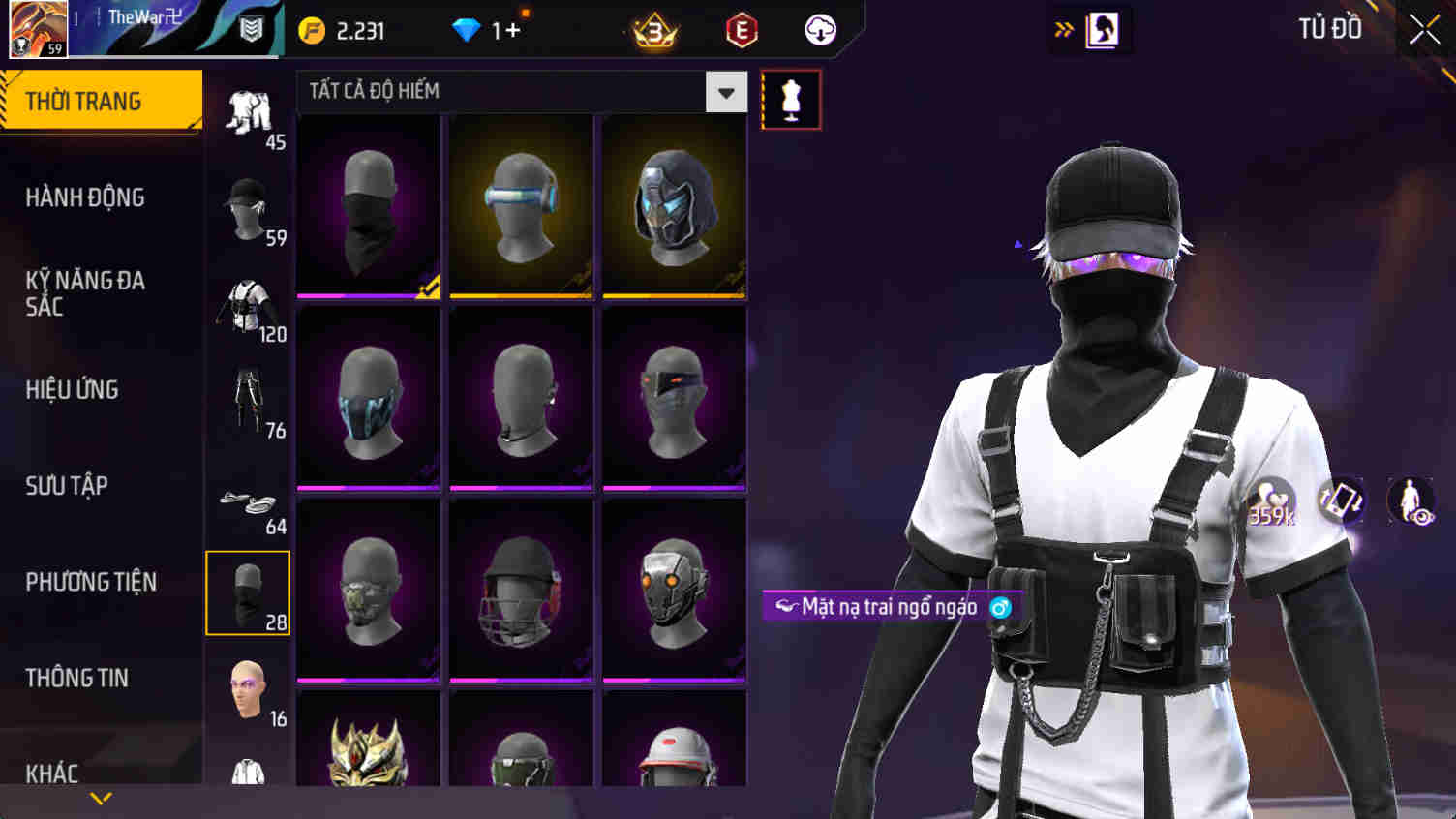Switch to the HIỆU ỨNG tab

pyautogui.click(x=73, y=389)
